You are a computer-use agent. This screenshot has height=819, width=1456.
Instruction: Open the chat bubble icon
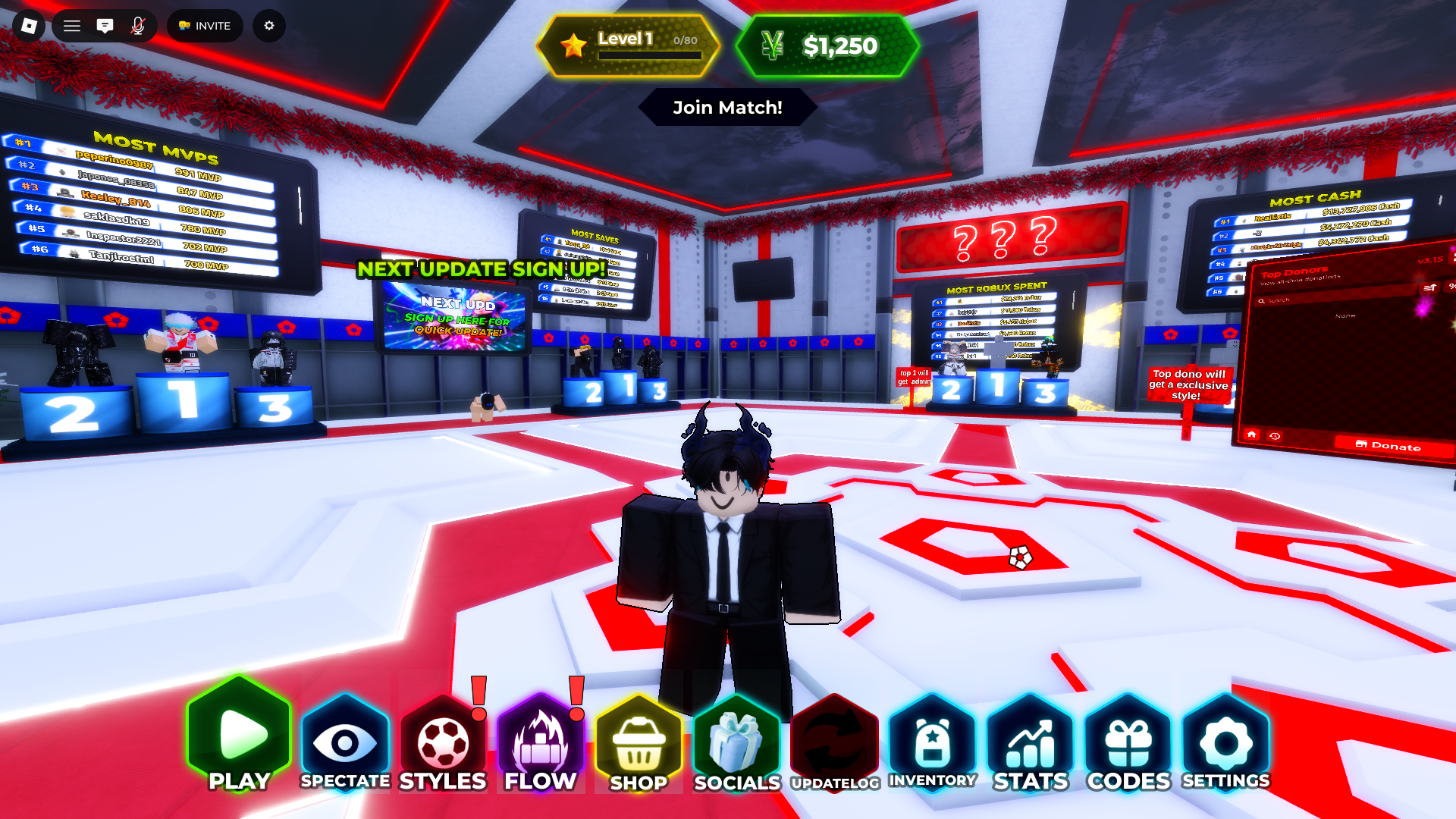pyautogui.click(x=105, y=25)
